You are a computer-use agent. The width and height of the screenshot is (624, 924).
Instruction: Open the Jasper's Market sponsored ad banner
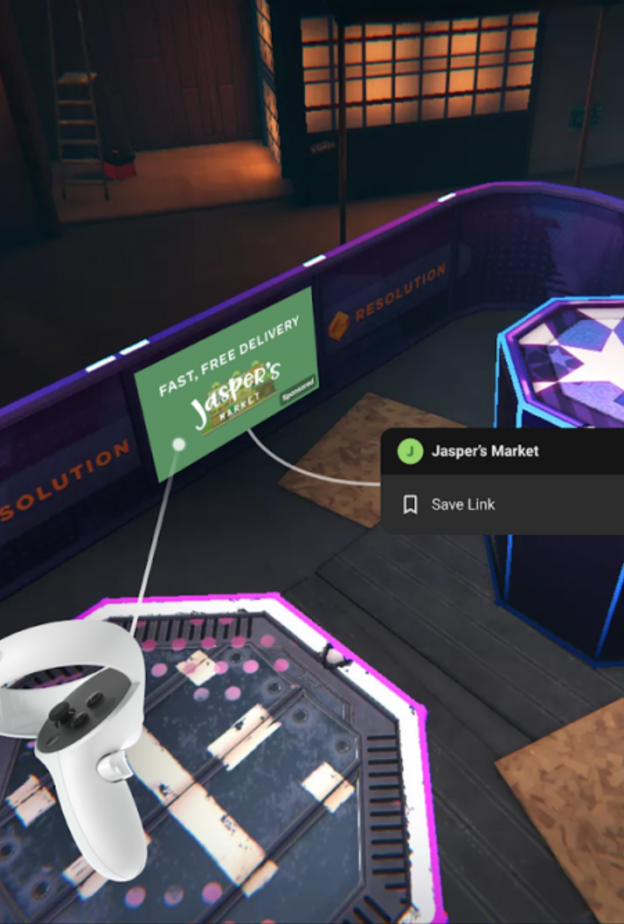228,380
